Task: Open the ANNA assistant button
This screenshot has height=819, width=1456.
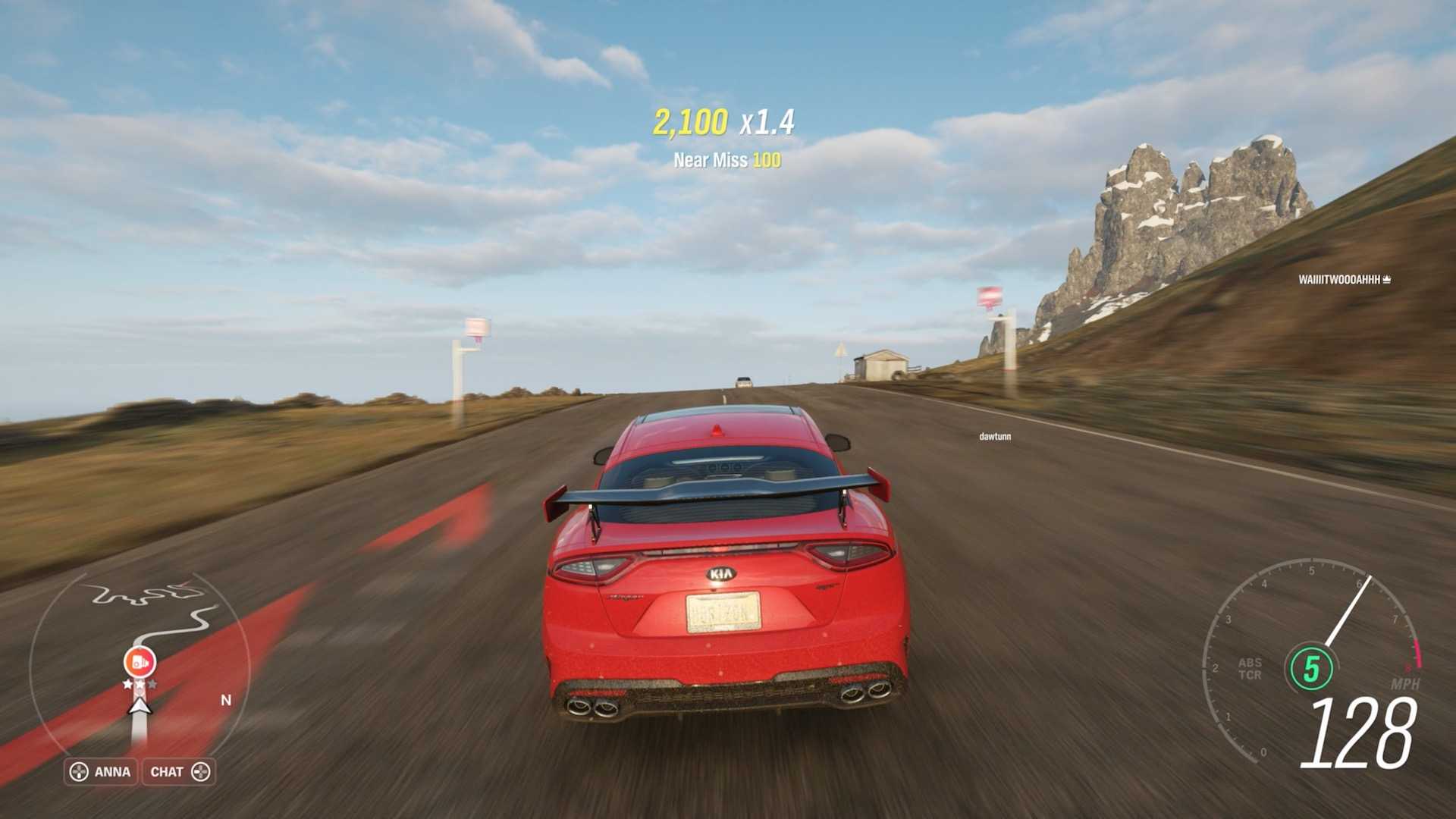Action: (101, 772)
